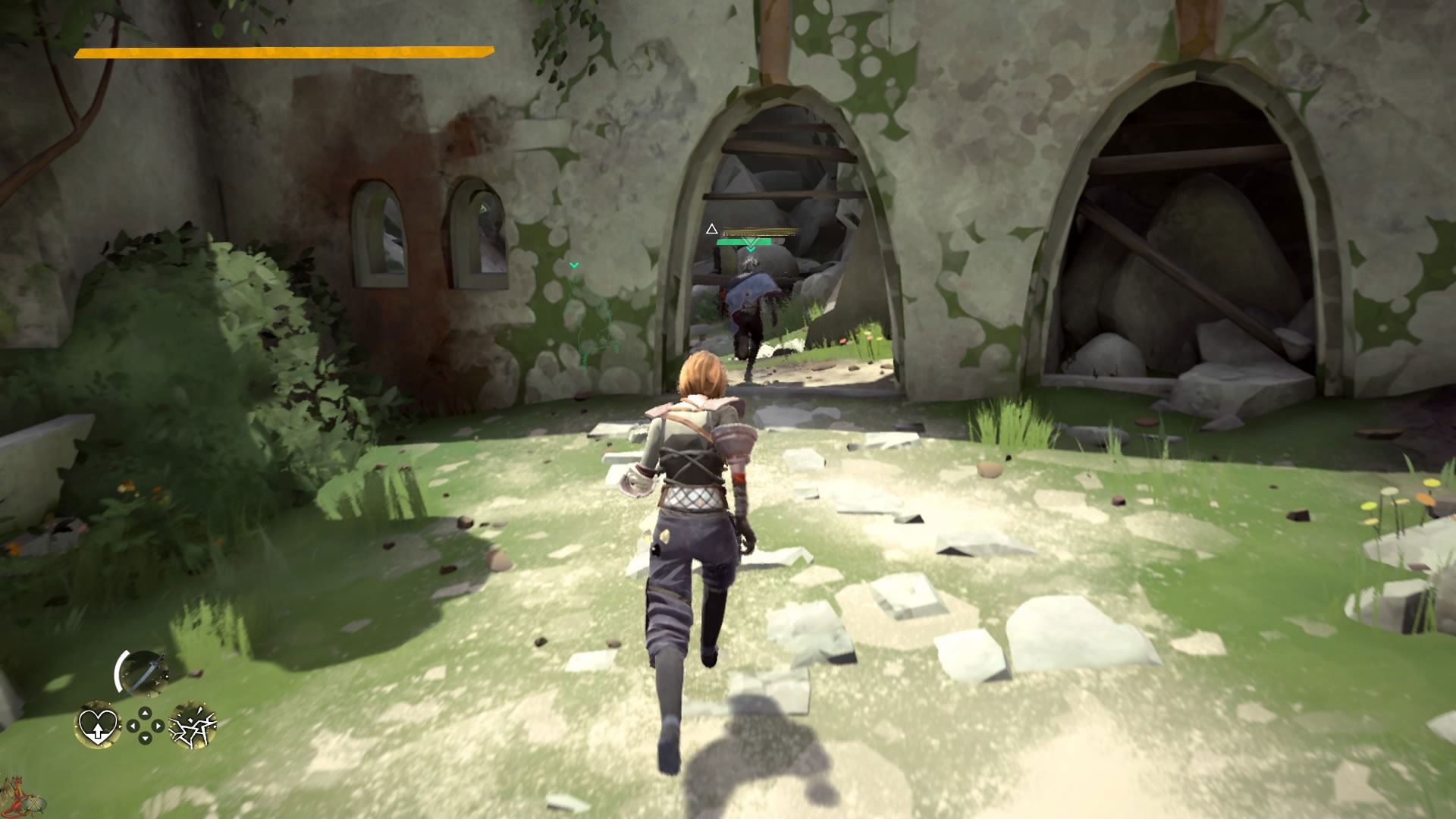The image size is (1456, 819).
Task: Activate the heart heal ability
Action: click(x=98, y=725)
